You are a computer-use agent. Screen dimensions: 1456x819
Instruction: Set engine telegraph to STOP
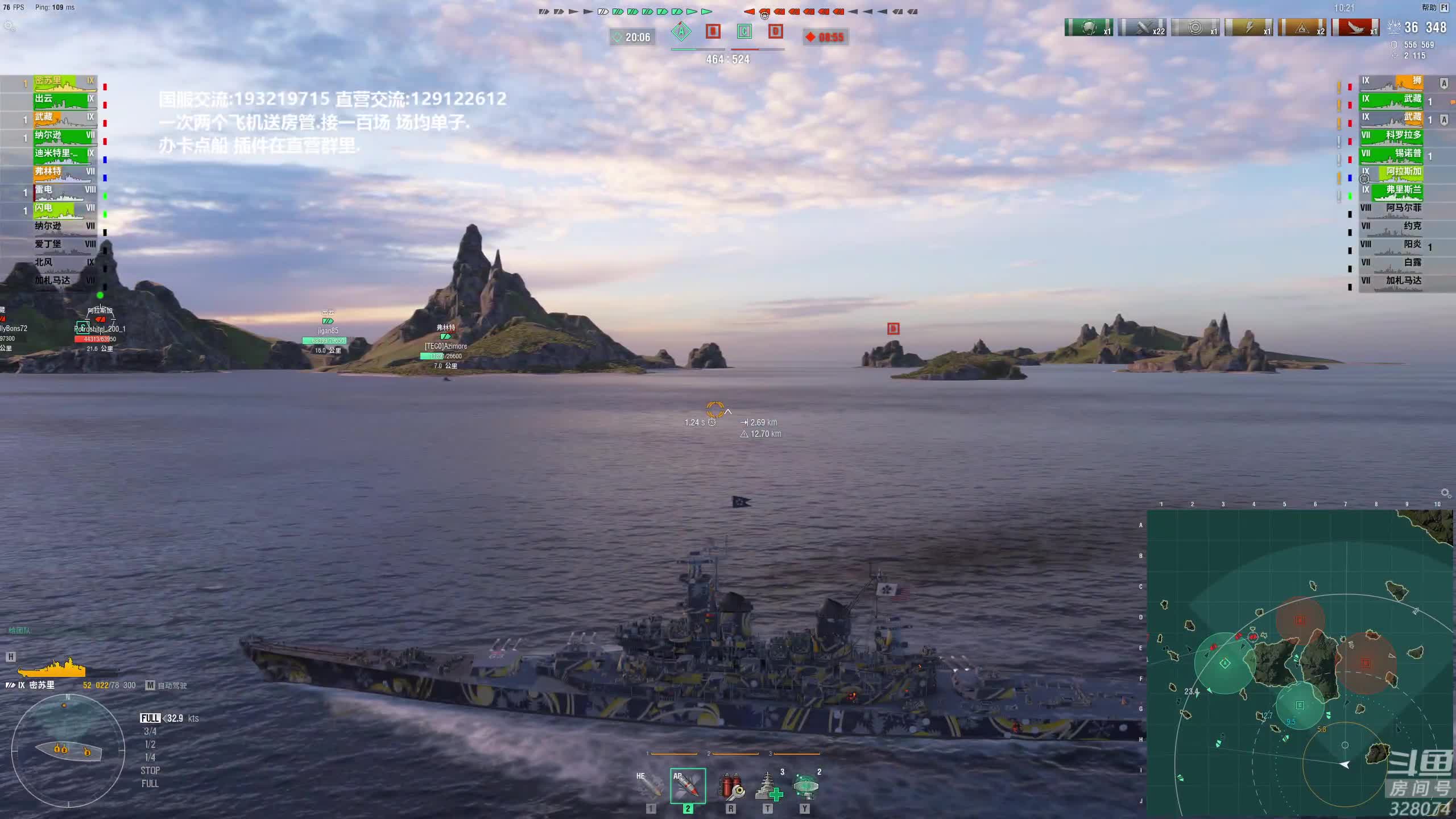point(150,771)
